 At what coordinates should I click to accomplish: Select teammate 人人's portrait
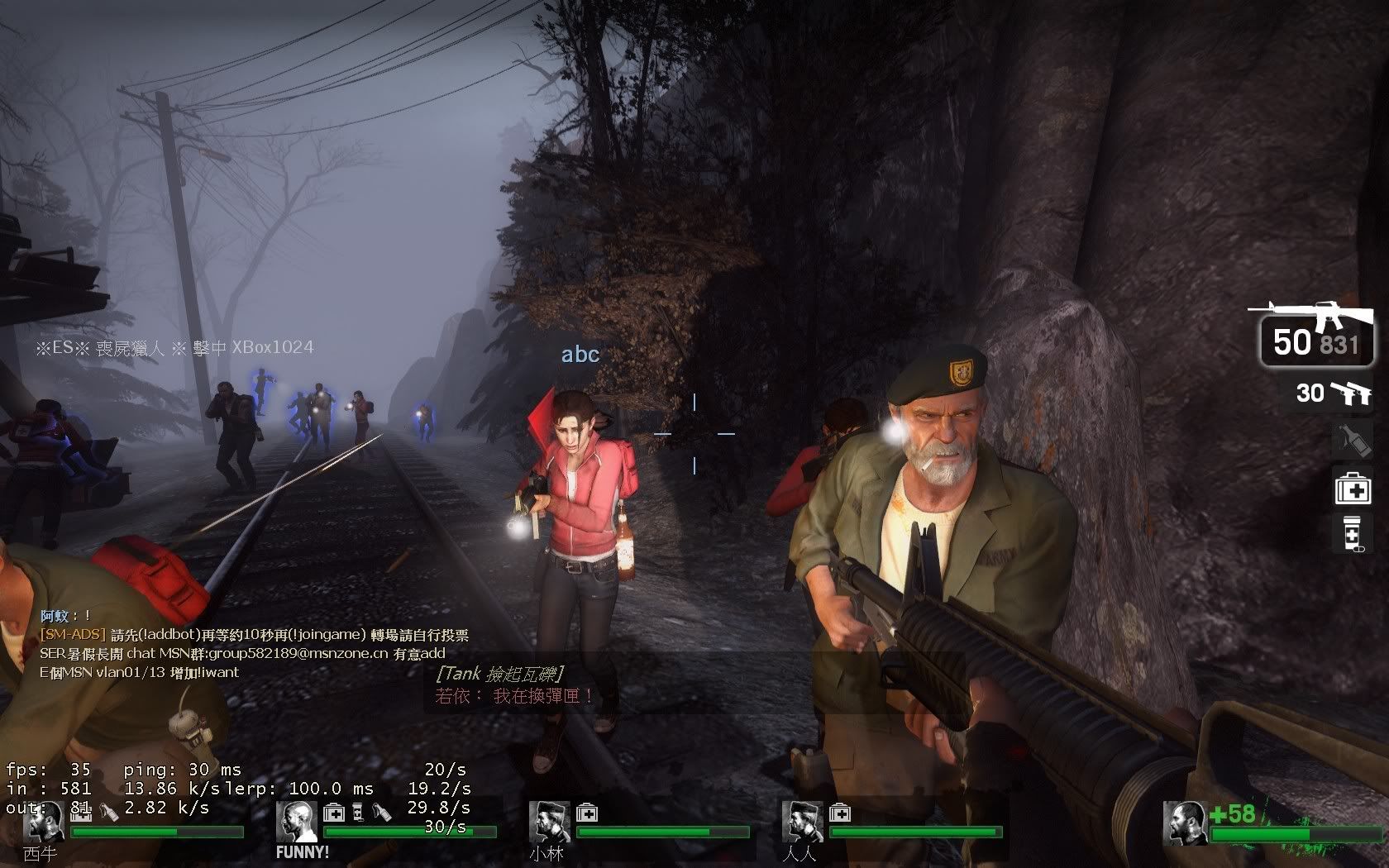click(803, 823)
